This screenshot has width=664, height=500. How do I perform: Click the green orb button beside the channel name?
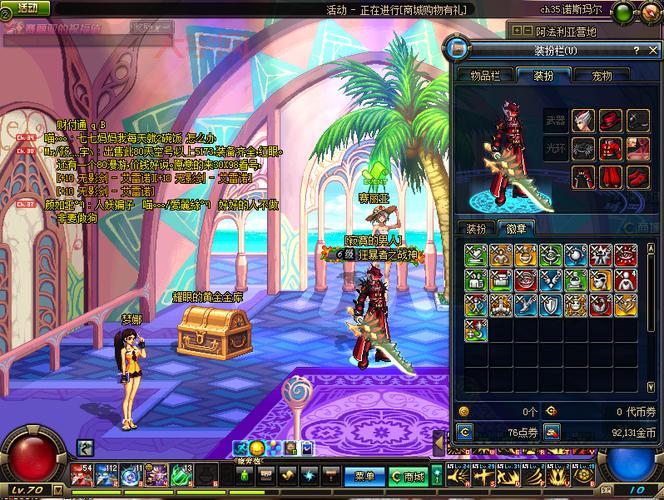pyautogui.click(x=622, y=12)
